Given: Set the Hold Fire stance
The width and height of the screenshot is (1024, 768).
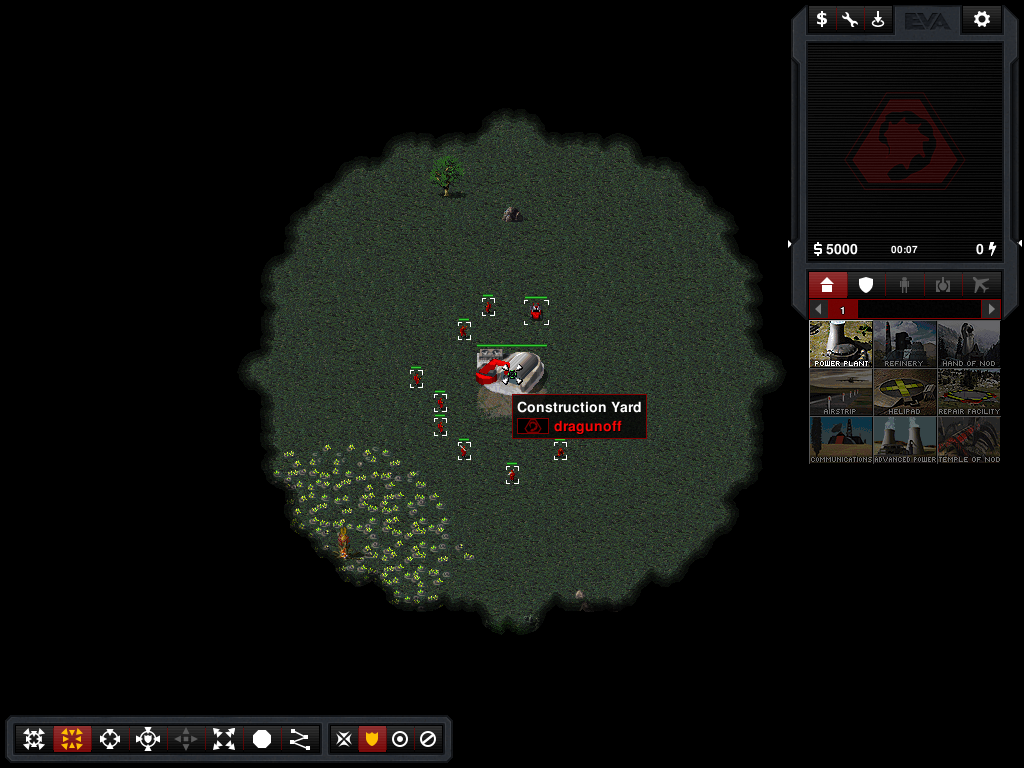Looking at the screenshot, I should pyautogui.click(x=427, y=739).
